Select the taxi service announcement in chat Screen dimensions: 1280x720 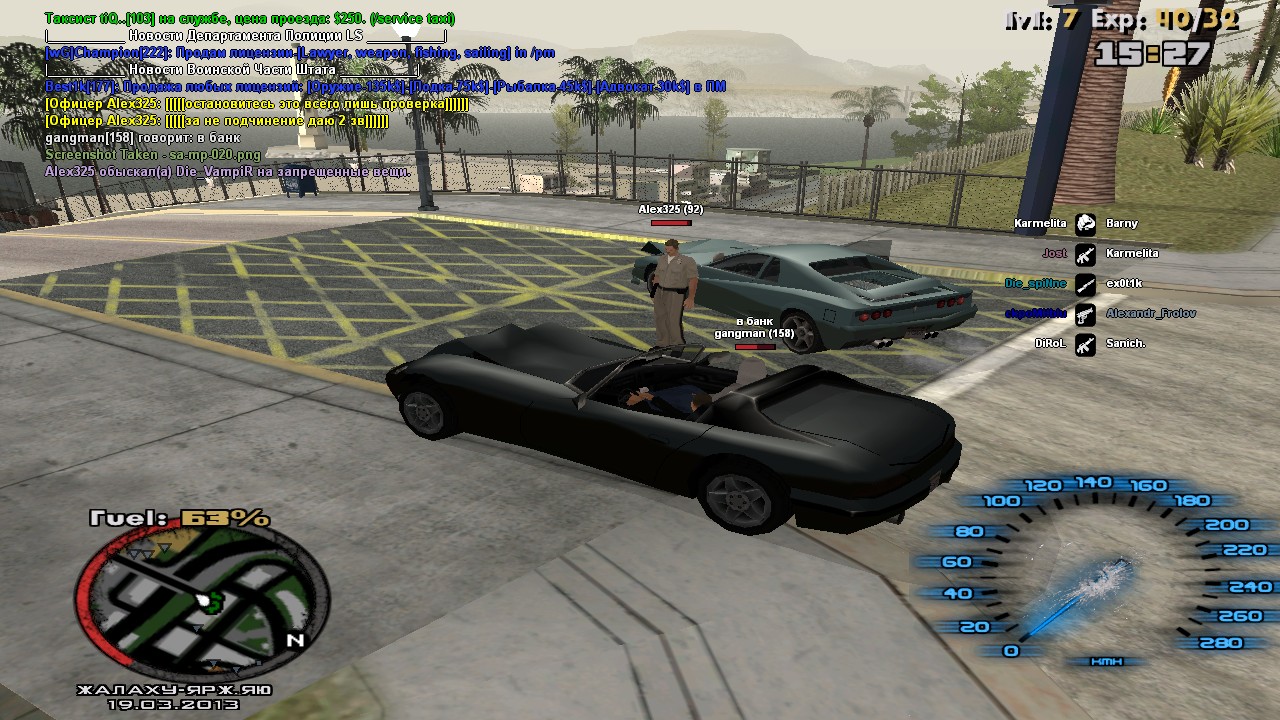point(250,19)
